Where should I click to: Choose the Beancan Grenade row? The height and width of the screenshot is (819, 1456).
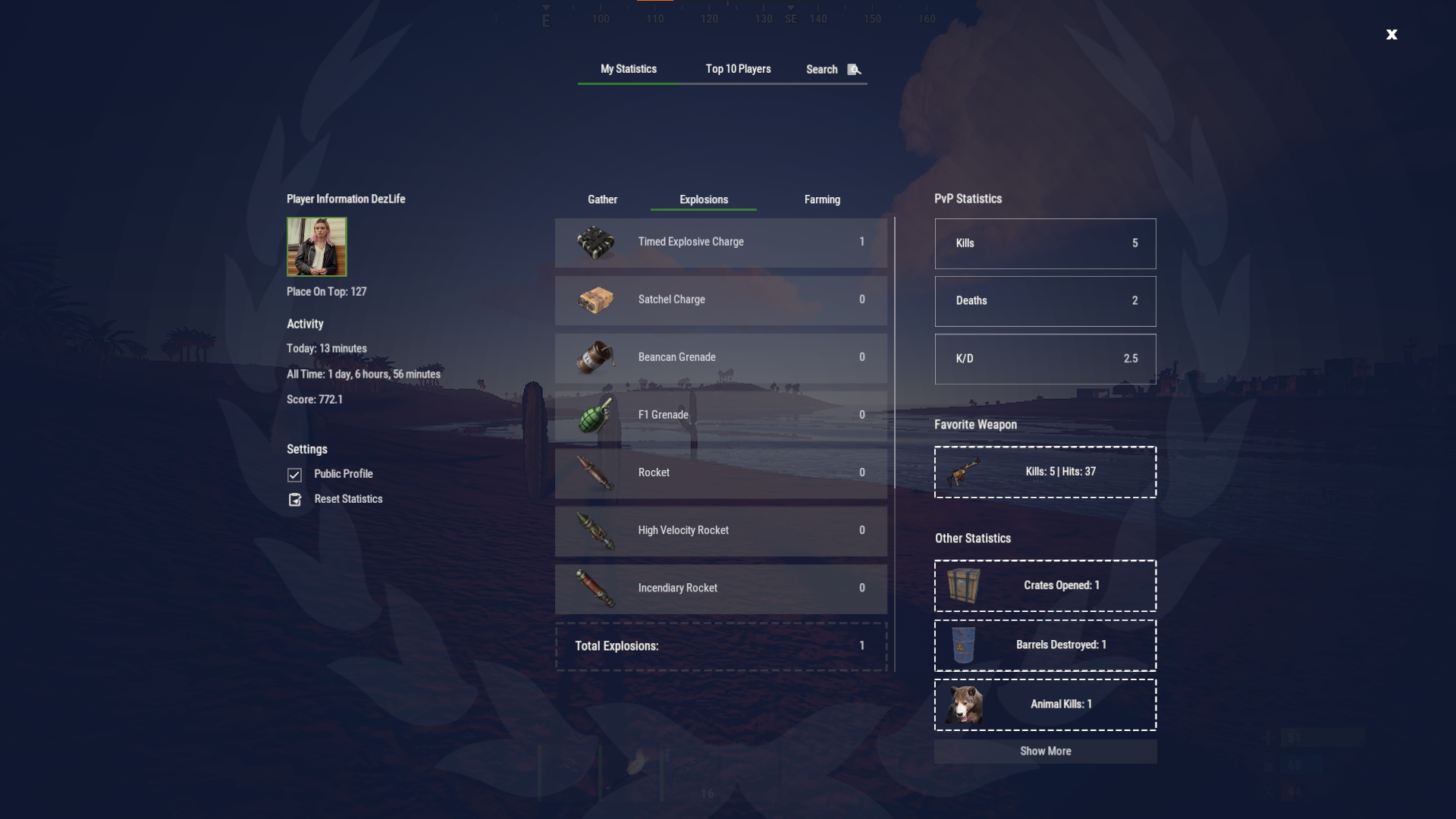coord(720,357)
